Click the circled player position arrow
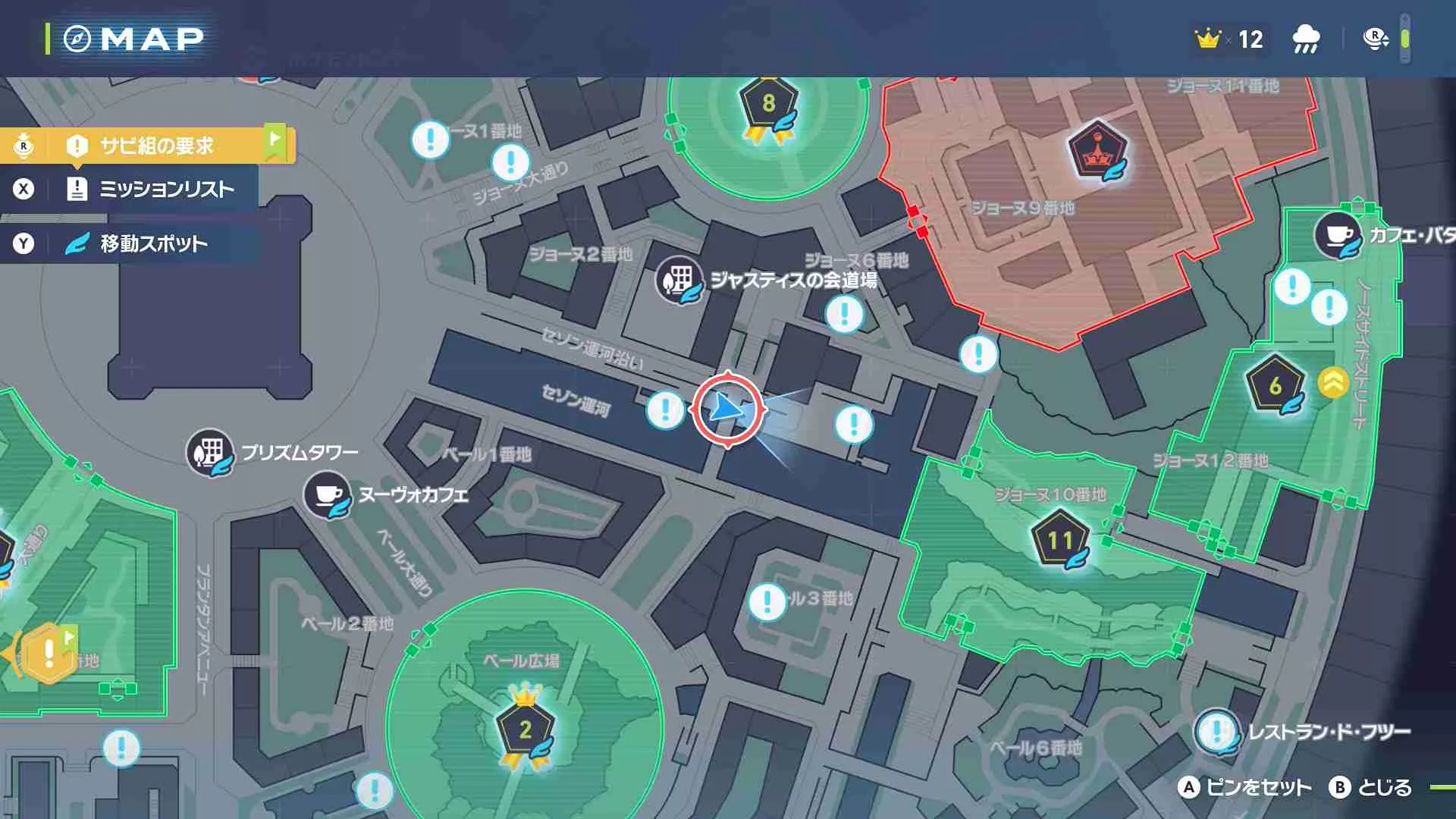The width and height of the screenshot is (1456, 819). tap(730, 407)
